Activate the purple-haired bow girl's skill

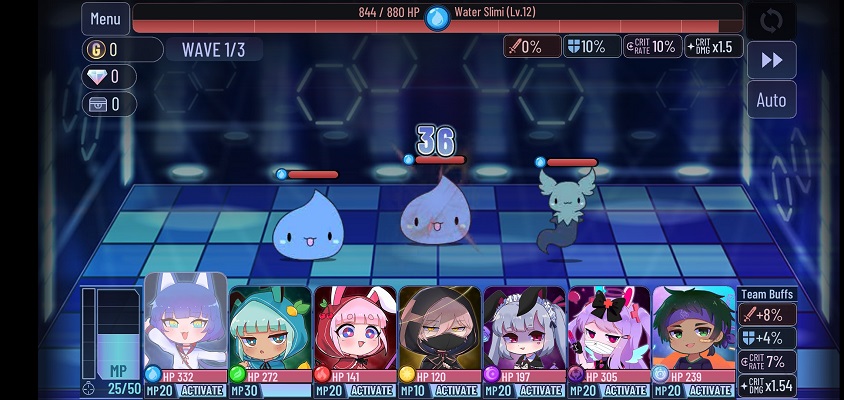click(x=625, y=390)
